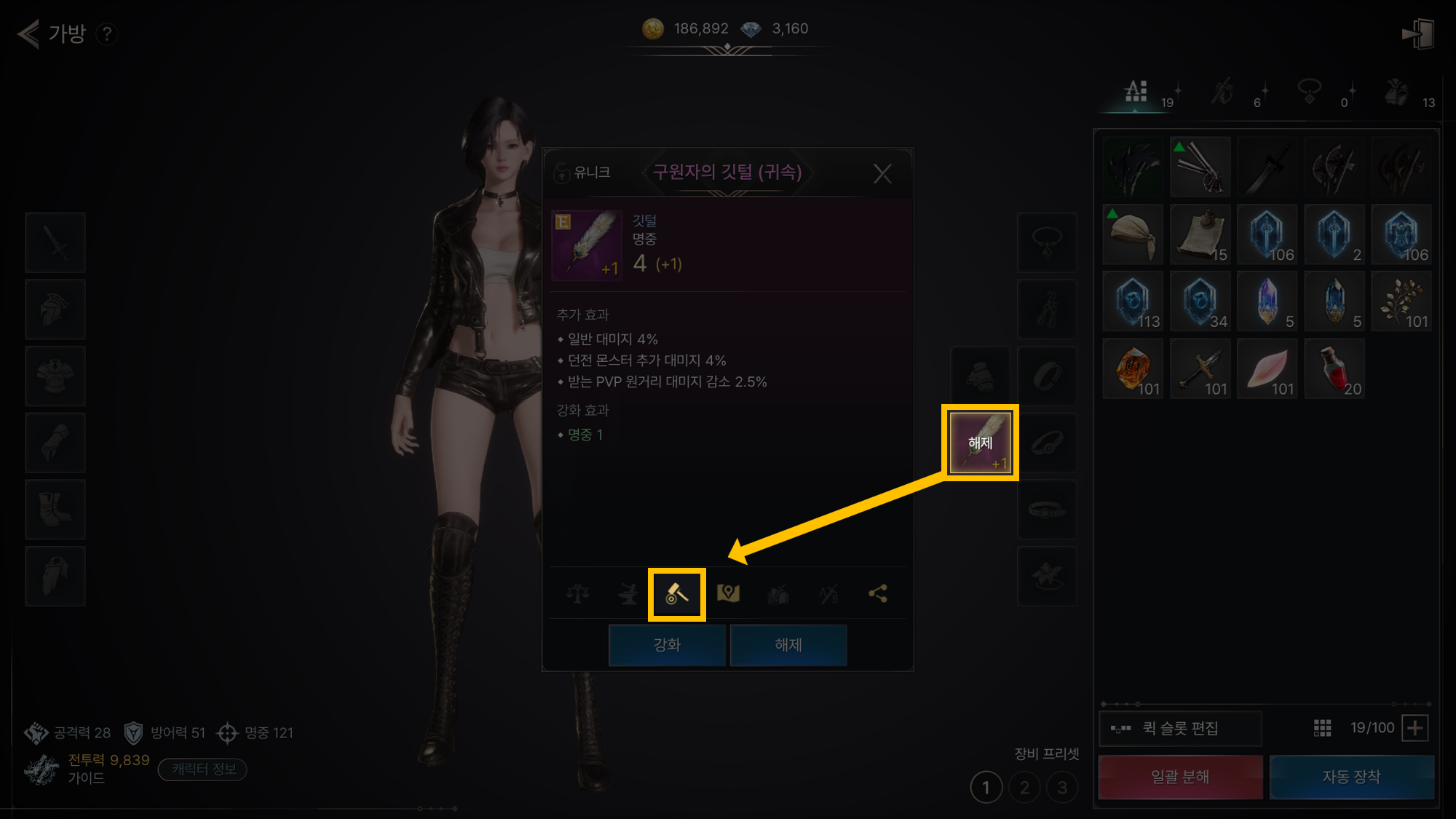Open the 가방 help question mark
Image resolution: width=1456 pixels, height=819 pixels.
pyautogui.click(x=107, y=33)
